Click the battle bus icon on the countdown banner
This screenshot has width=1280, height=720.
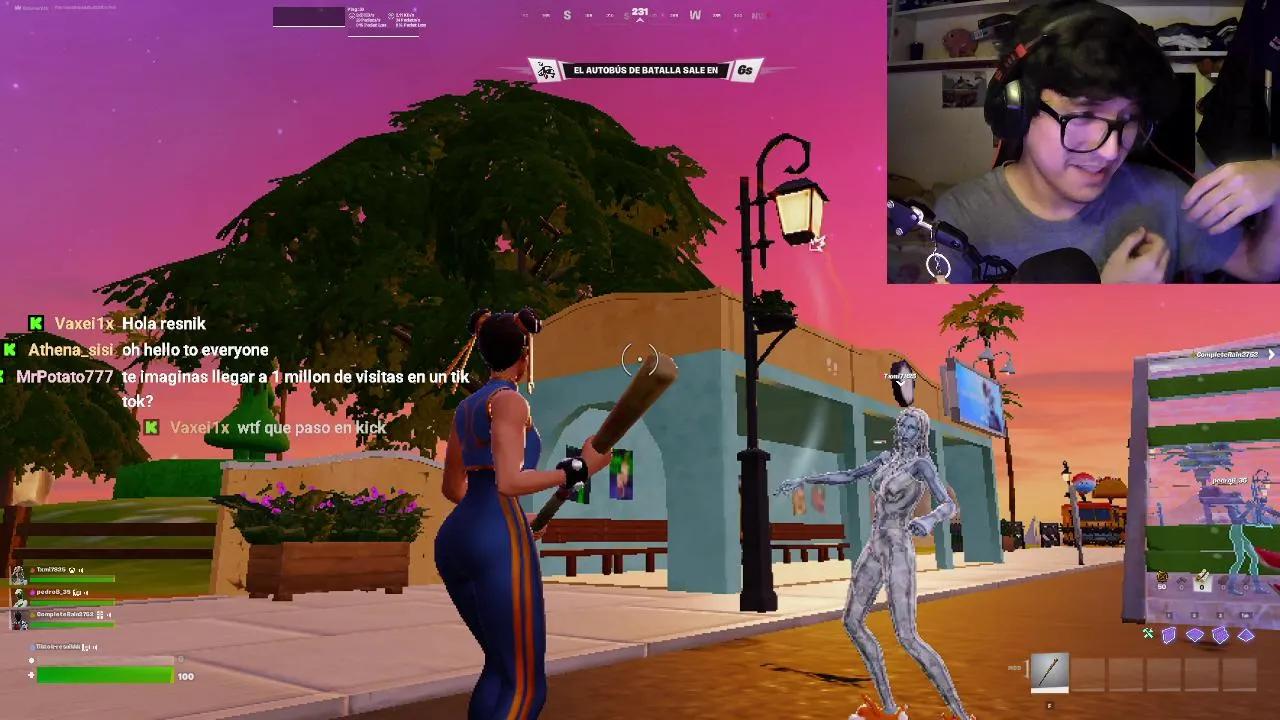tap(543, 69)
